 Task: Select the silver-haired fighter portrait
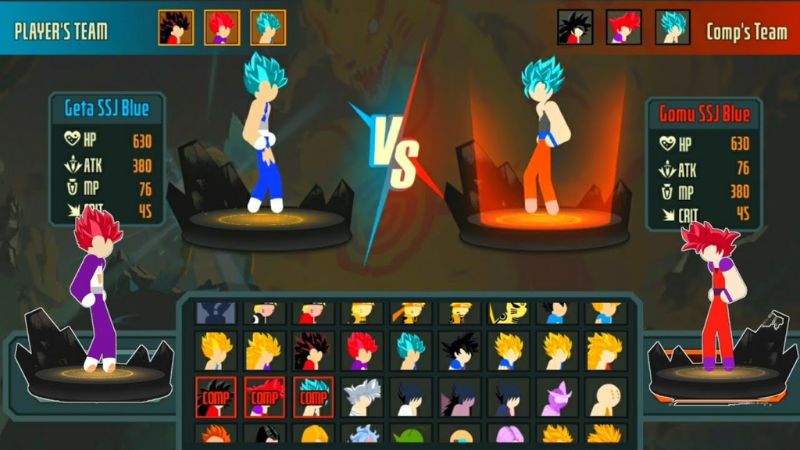click(361, 397)
